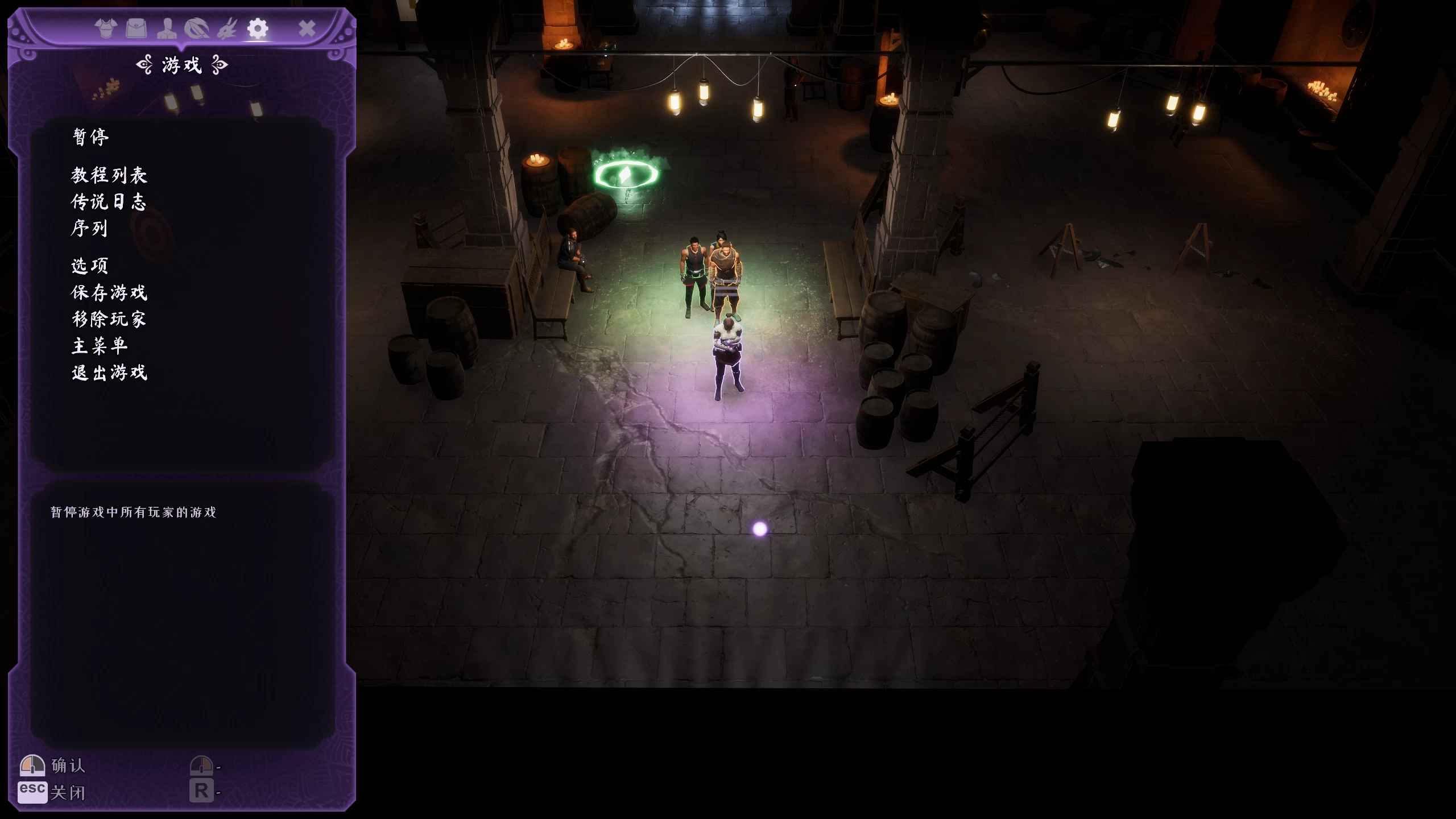
Task: Choose 移除玩家 to remove a player
Action: point(109,319)
